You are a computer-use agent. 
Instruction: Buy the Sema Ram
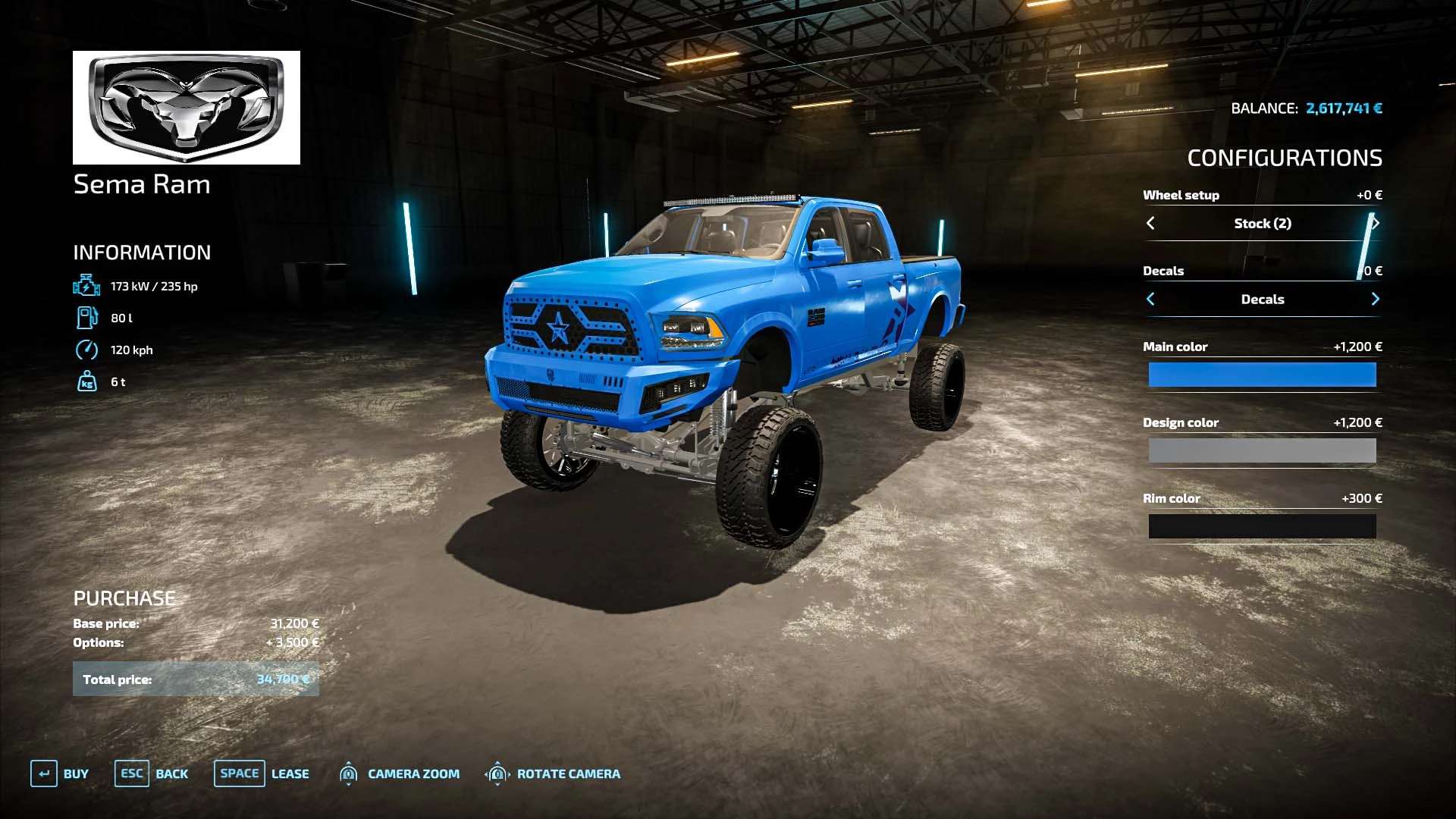(60, 773)
